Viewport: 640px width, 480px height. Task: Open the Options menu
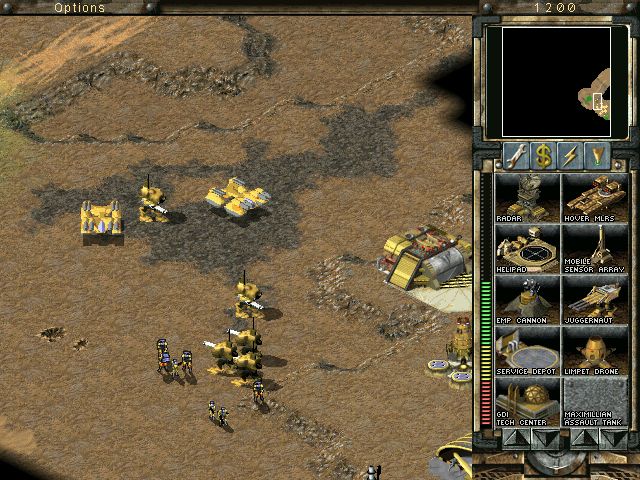[78, 7]
